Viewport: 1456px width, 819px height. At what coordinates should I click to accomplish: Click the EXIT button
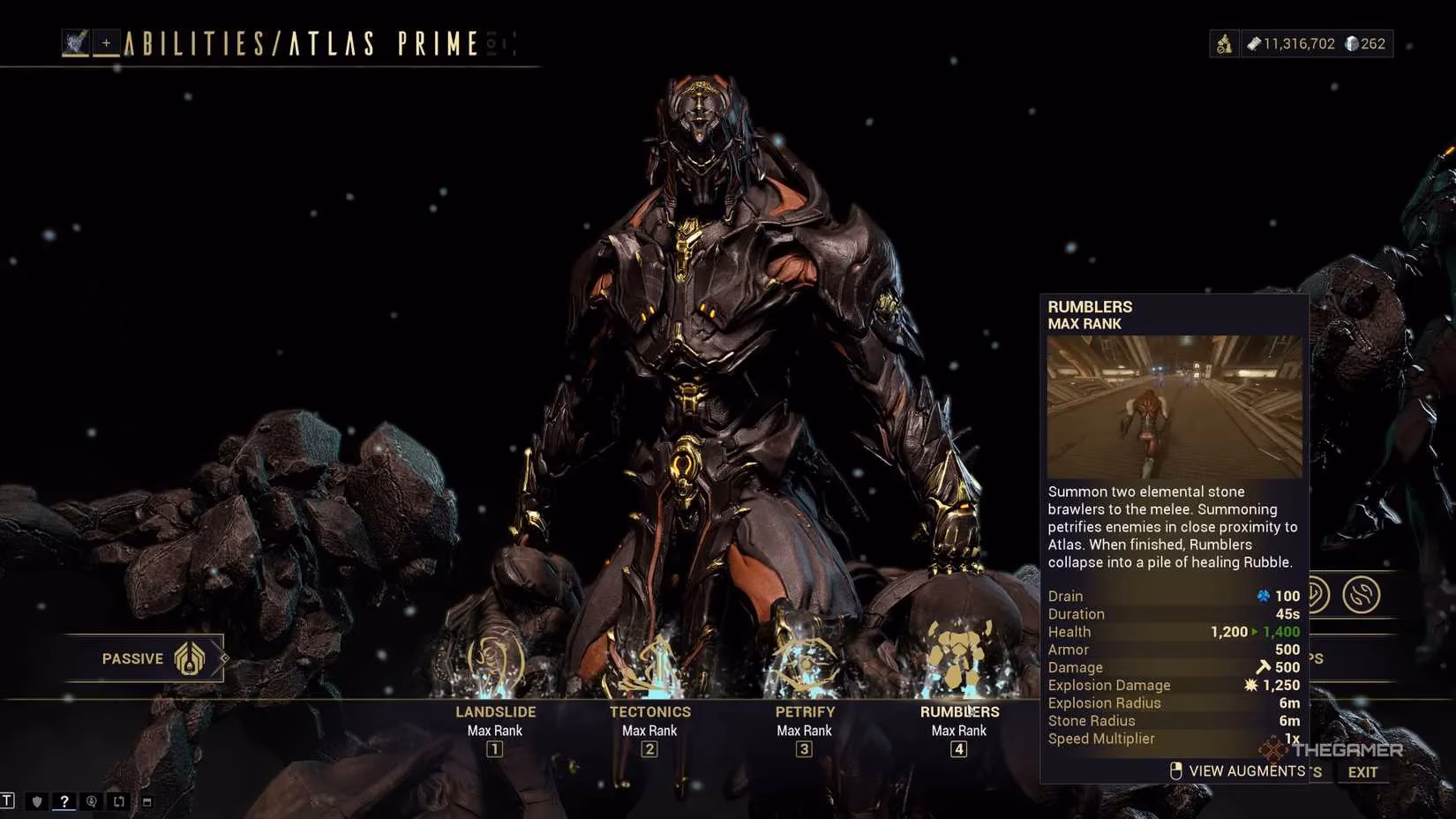pos(1362,771)
